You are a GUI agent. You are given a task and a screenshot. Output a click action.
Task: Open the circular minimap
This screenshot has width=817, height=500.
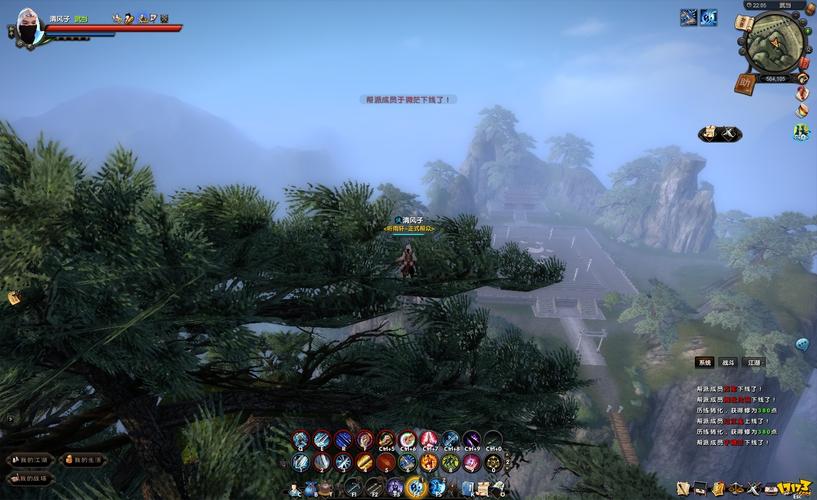[x=772, y=43]
